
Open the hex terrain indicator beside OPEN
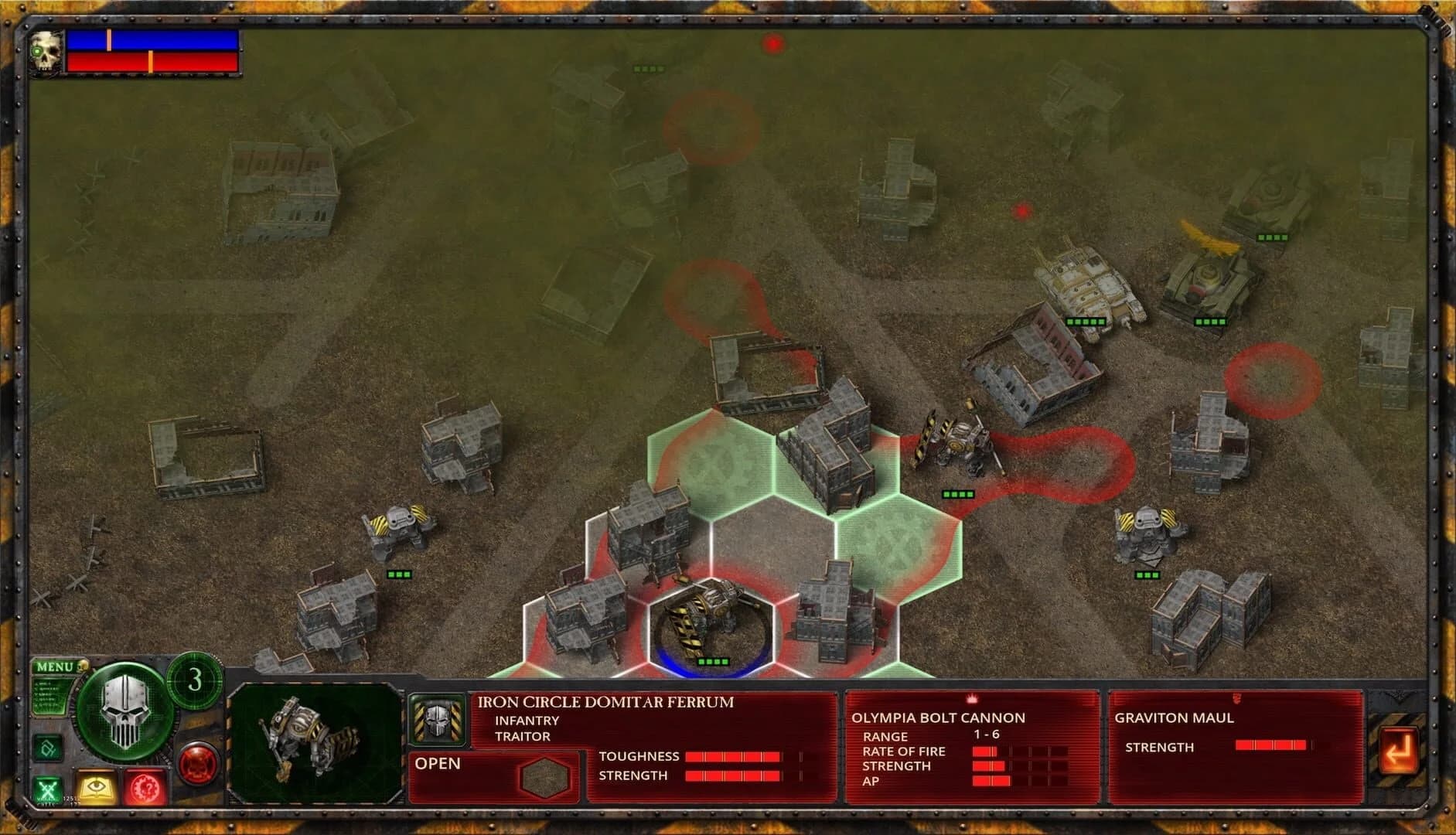[547, 775]
